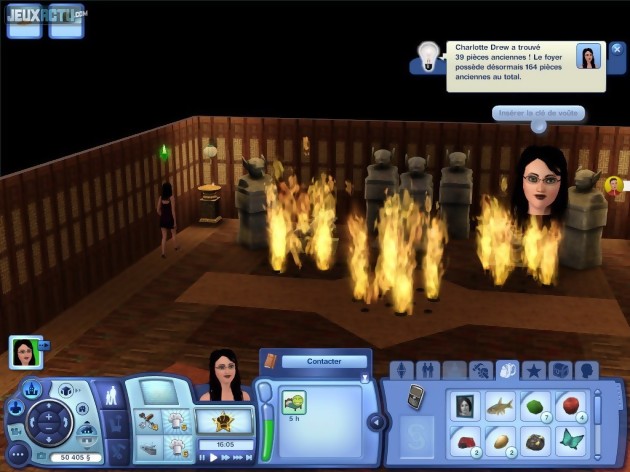Select the red apple stack in inventory

click(569, 406)
